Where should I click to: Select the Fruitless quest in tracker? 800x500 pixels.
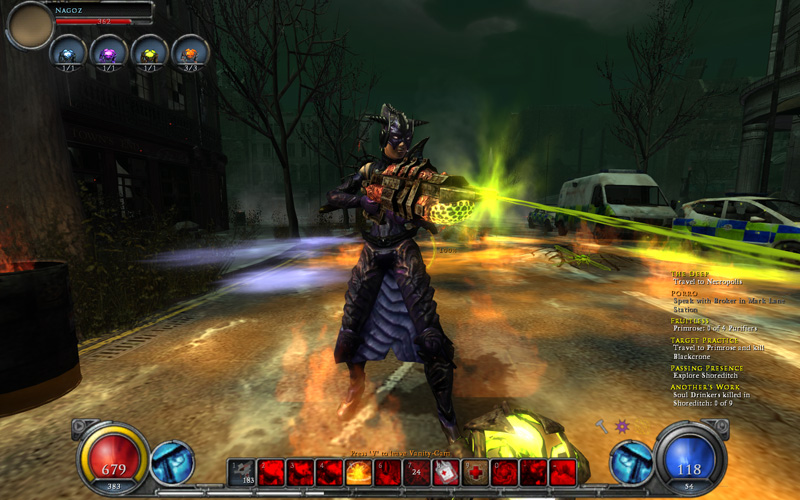click(689, 321)
